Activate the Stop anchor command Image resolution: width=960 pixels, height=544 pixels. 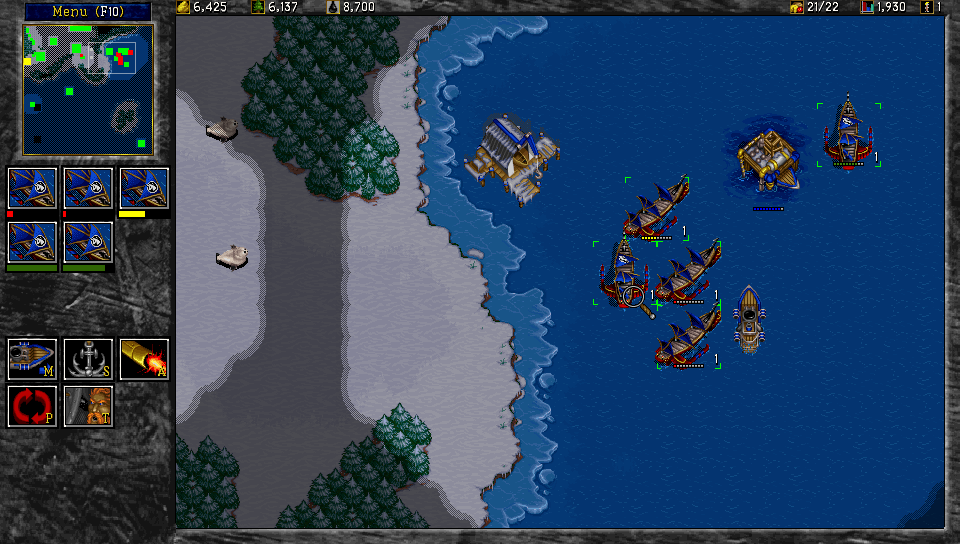tap(88, 358)
